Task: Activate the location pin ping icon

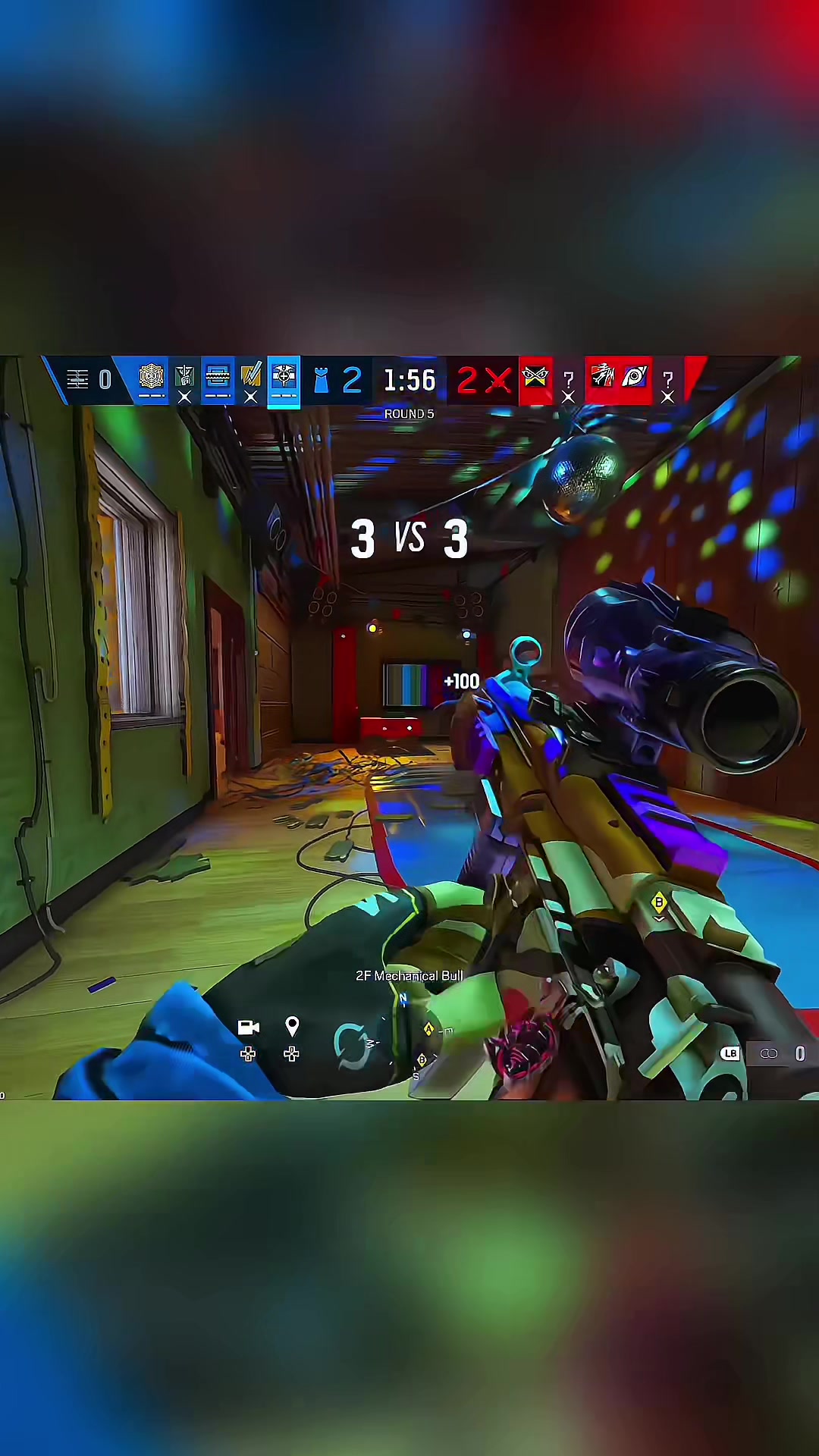Action: (x=292, y=1027)
